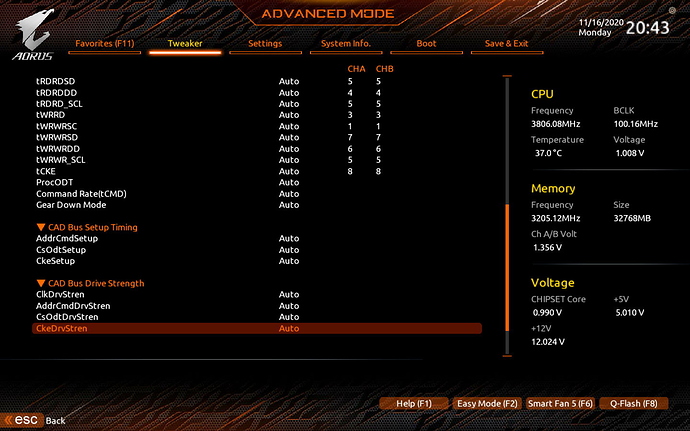
Task: Go to the System Info. tab
Action: point(346,44)
